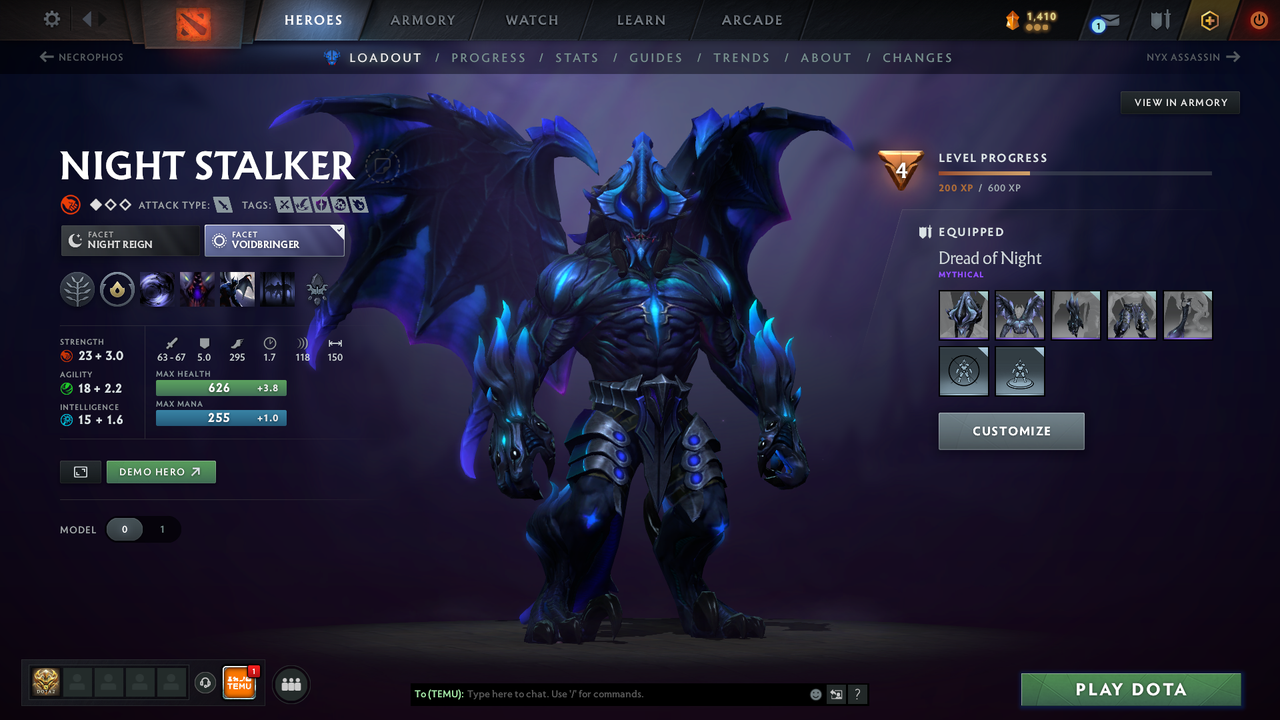Click the Dread of Night wings thumbnail
Image resolution: width=1280 pixels, height=720 pixels.
coord(1019,314)
